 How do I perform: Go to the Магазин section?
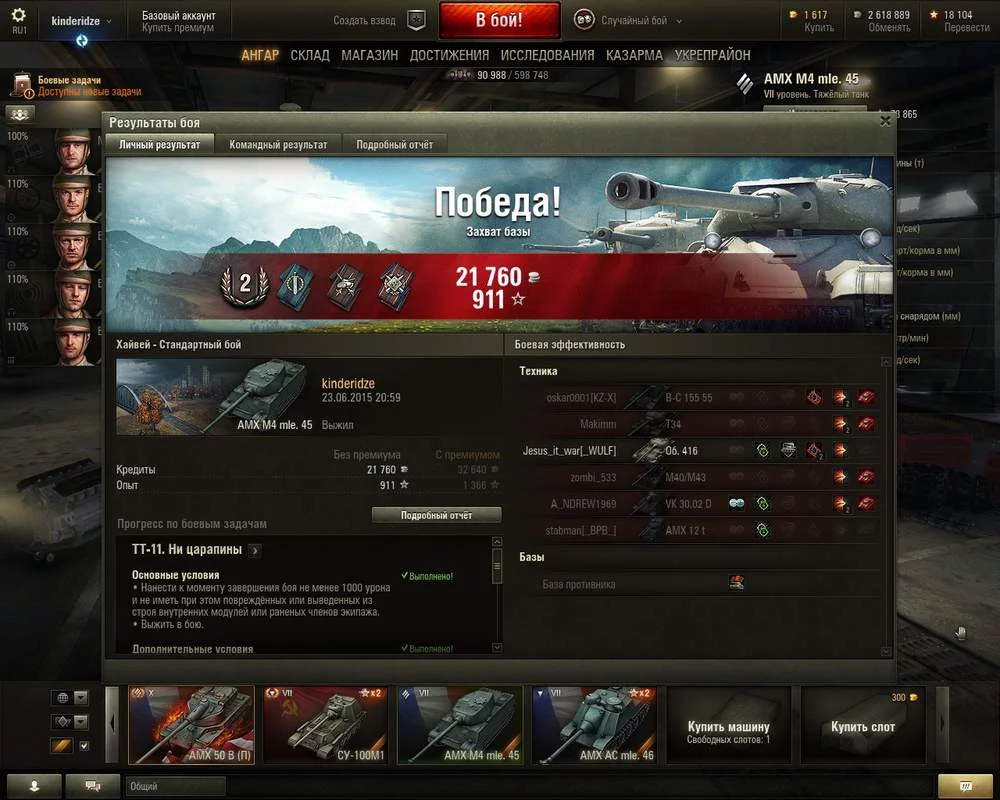(x=369, y=55)
